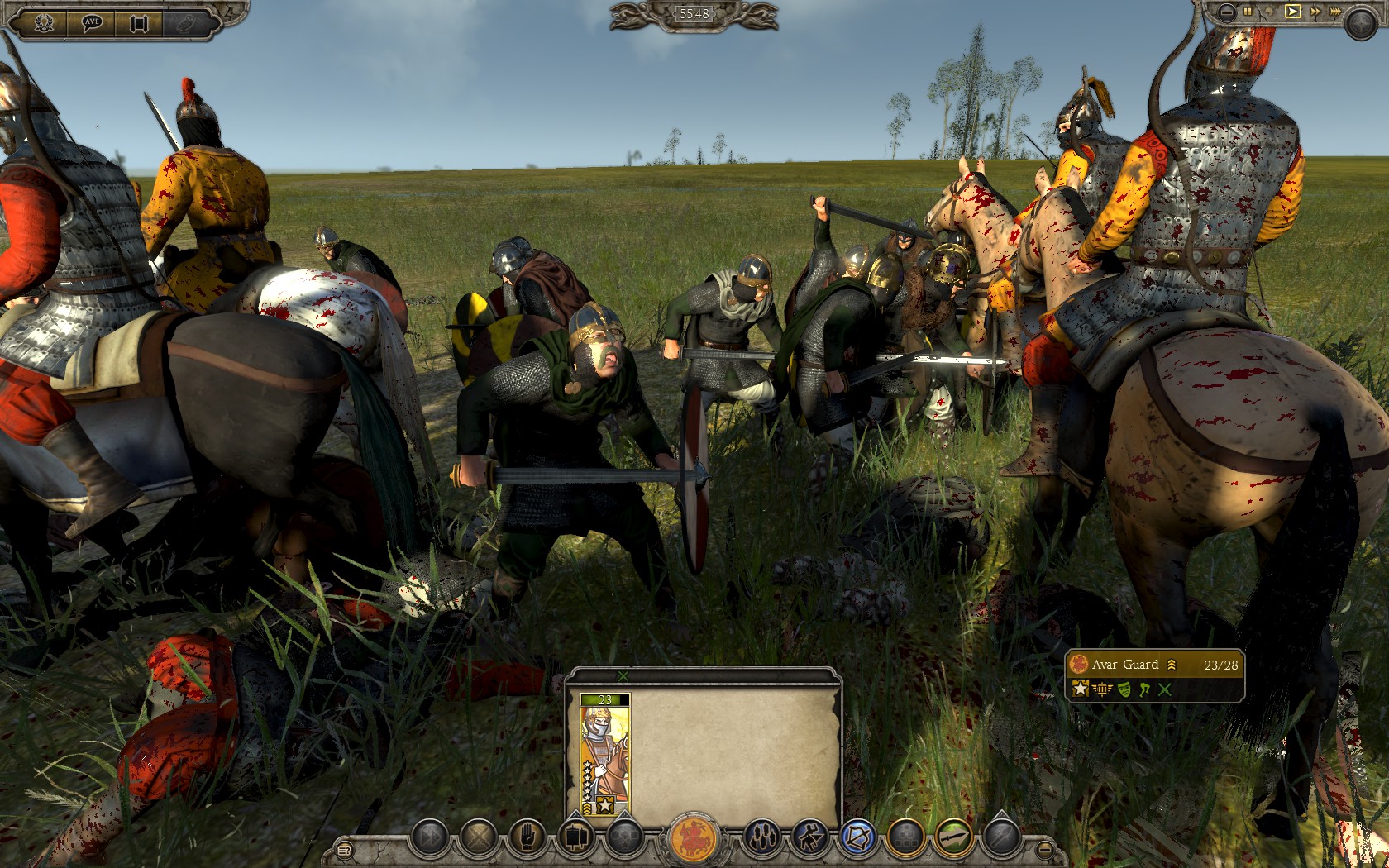Pause the battle
The height and width of the screenshot is (868, 1389).
pos(1248,12)
